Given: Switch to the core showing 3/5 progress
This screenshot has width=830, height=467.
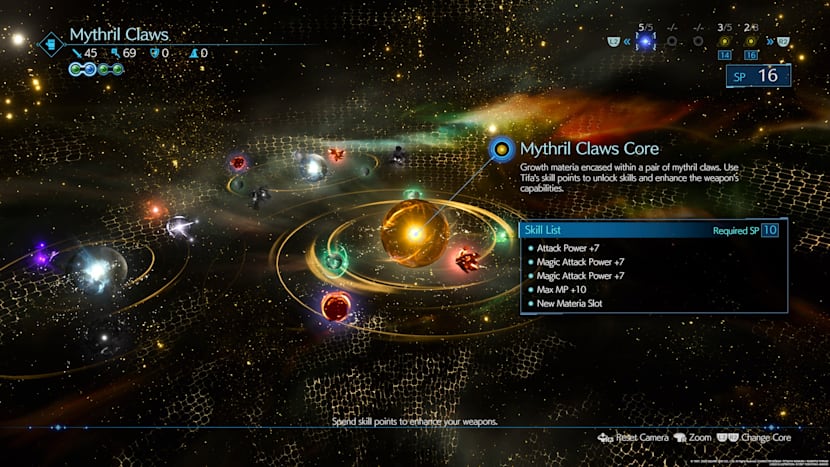Looking at the screenshot, I should (x=723, y=43).
